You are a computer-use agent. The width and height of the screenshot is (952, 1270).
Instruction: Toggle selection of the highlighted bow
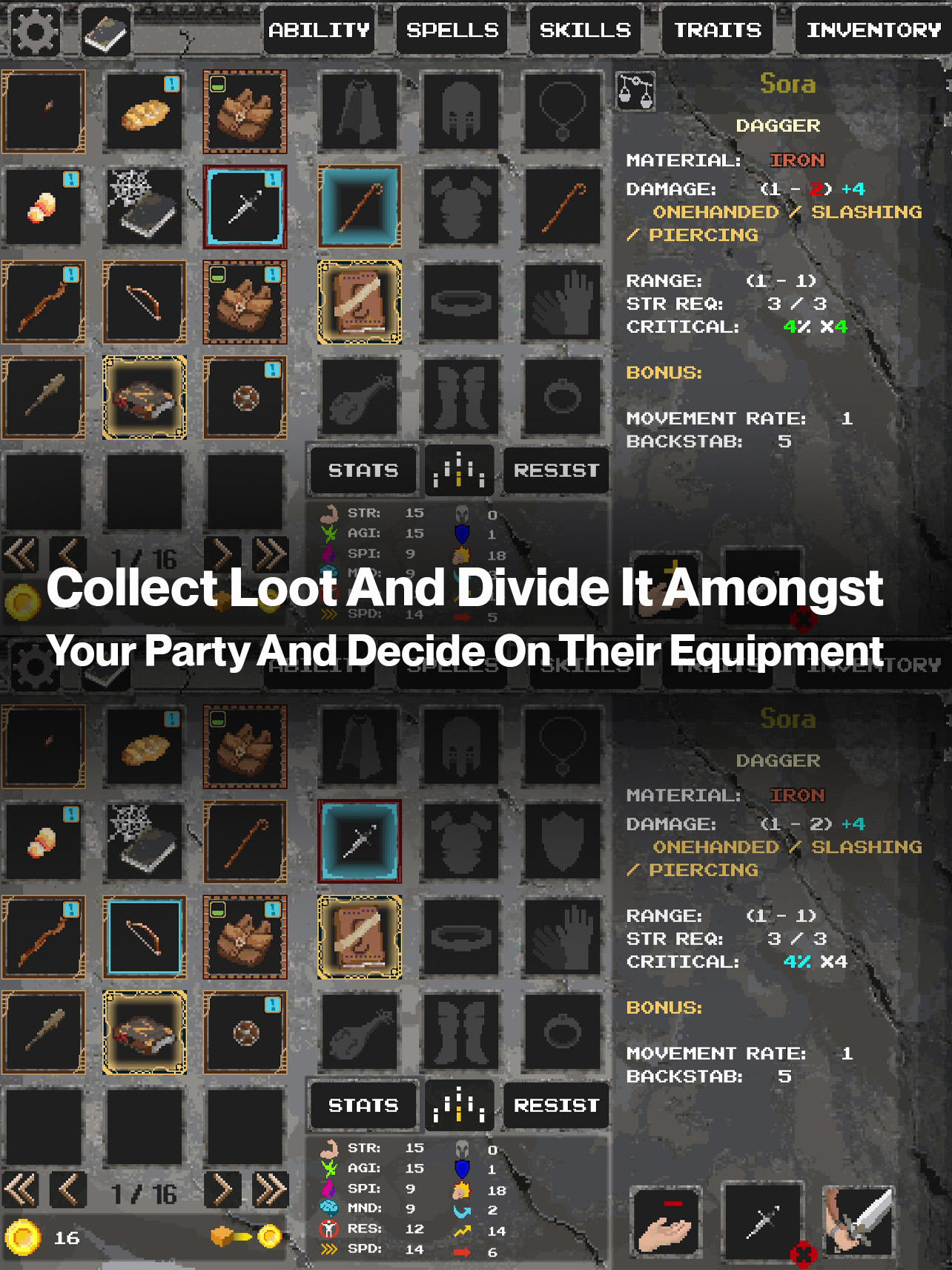[x=145, y=936]
